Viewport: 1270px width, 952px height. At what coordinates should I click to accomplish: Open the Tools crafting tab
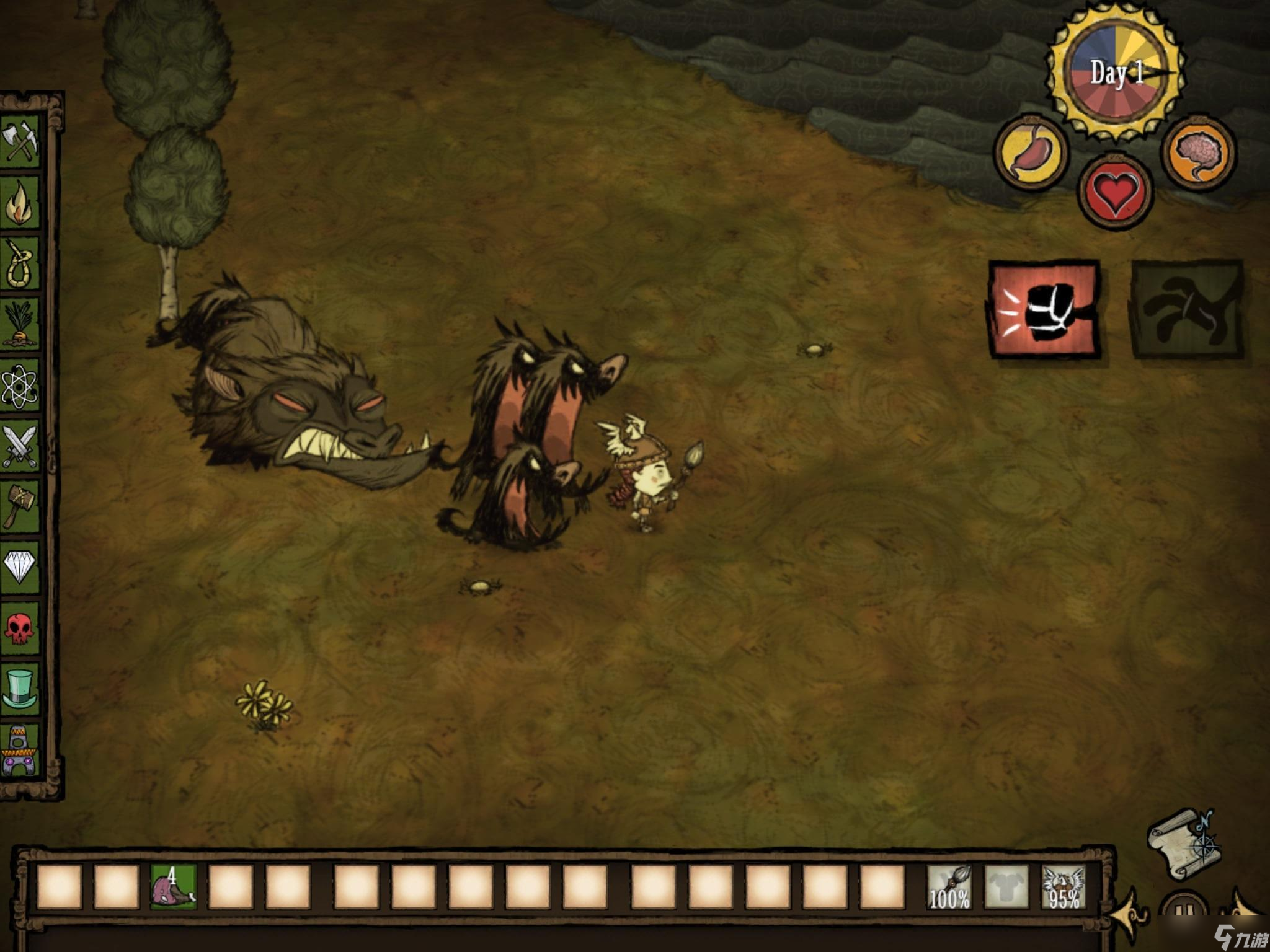(x=20, y=141)
